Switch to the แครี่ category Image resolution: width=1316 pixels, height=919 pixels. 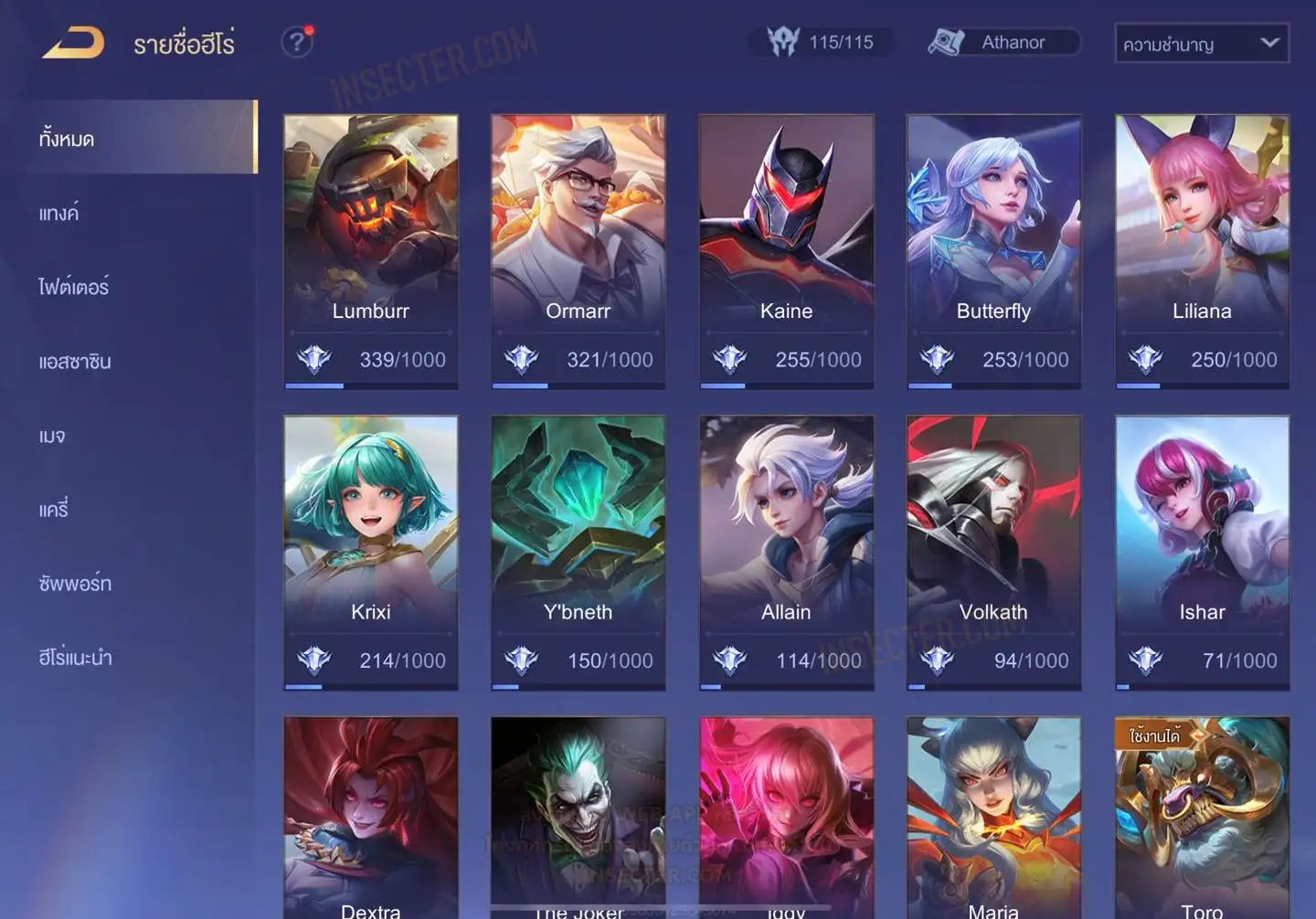click(x=54, y=509)
